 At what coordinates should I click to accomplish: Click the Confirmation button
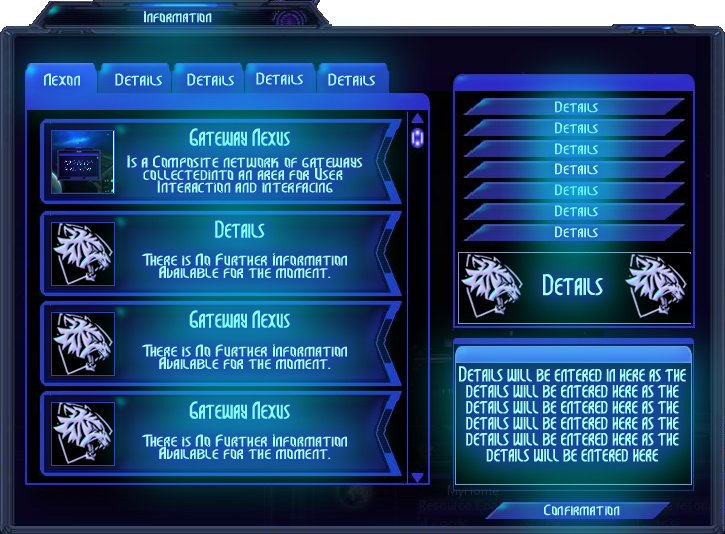(x=581, y=511)
